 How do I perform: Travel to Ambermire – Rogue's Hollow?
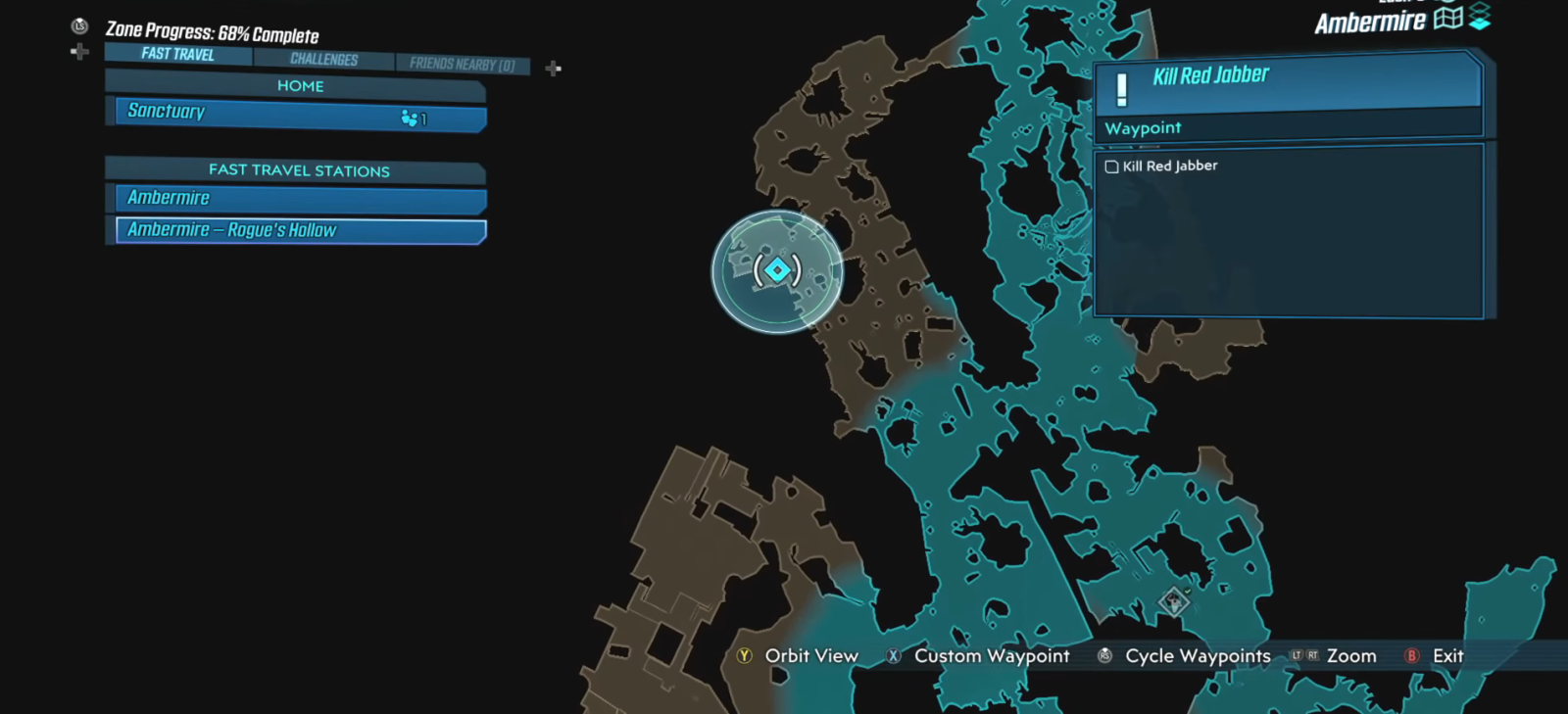coord(300,231)
